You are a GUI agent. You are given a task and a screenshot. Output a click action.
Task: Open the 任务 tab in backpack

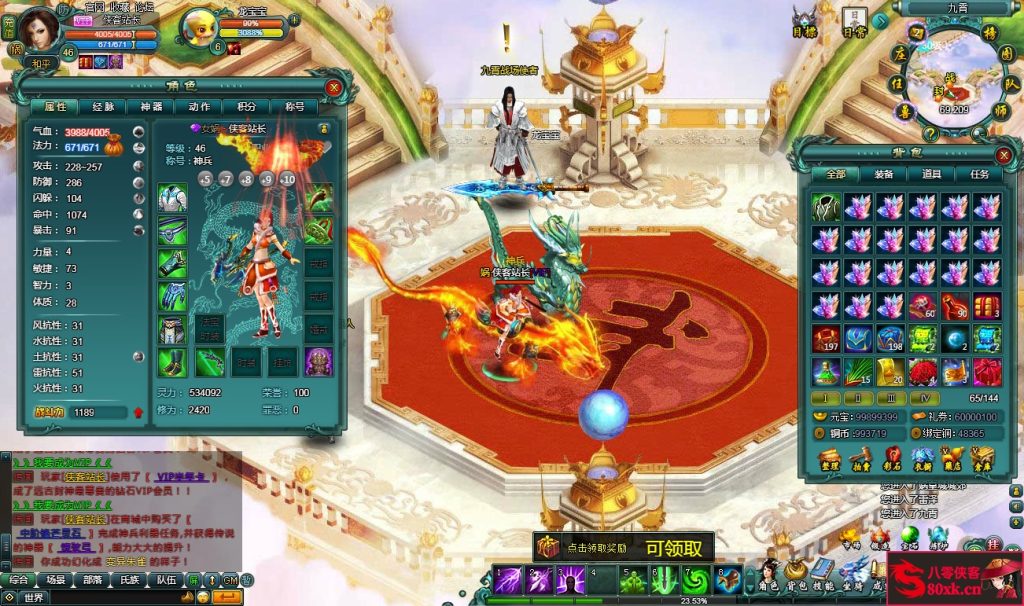click(979, 174)
